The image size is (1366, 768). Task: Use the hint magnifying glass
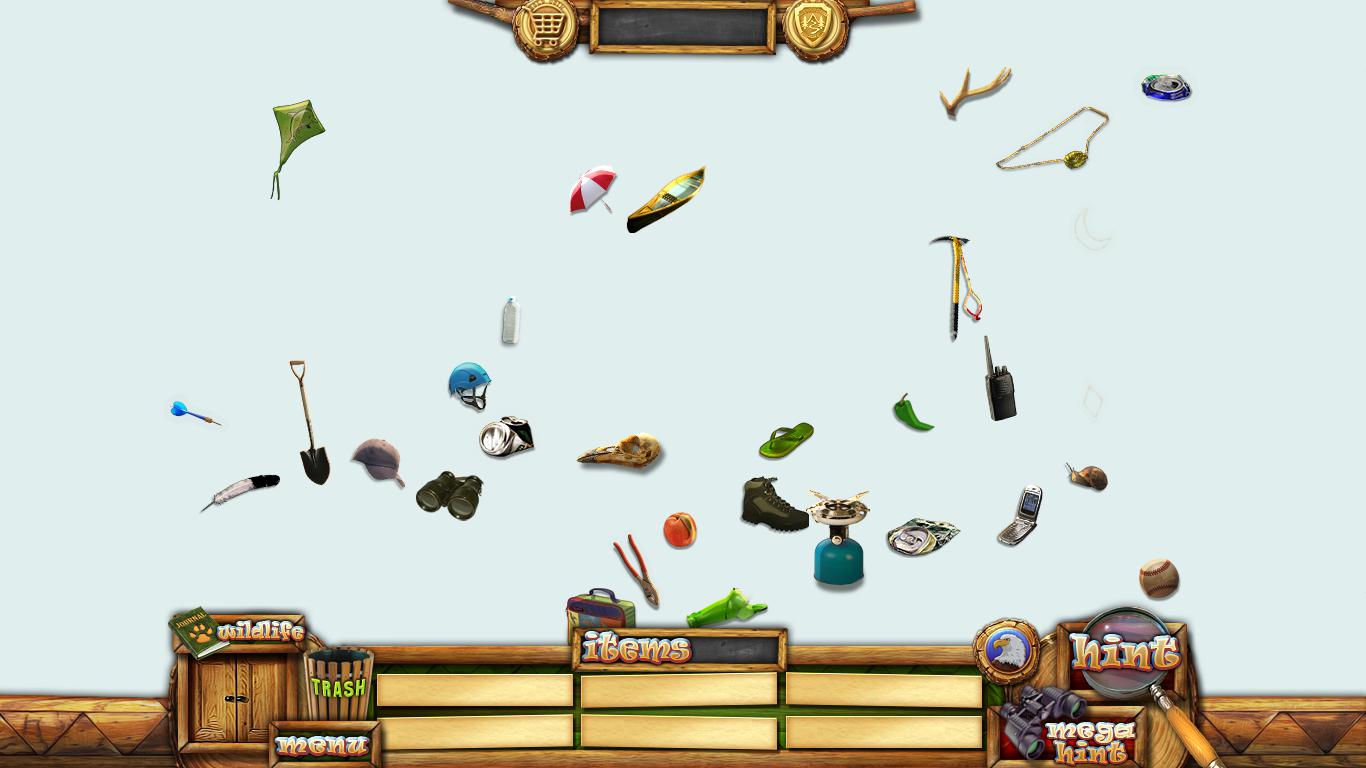[x=1125, y=653]
